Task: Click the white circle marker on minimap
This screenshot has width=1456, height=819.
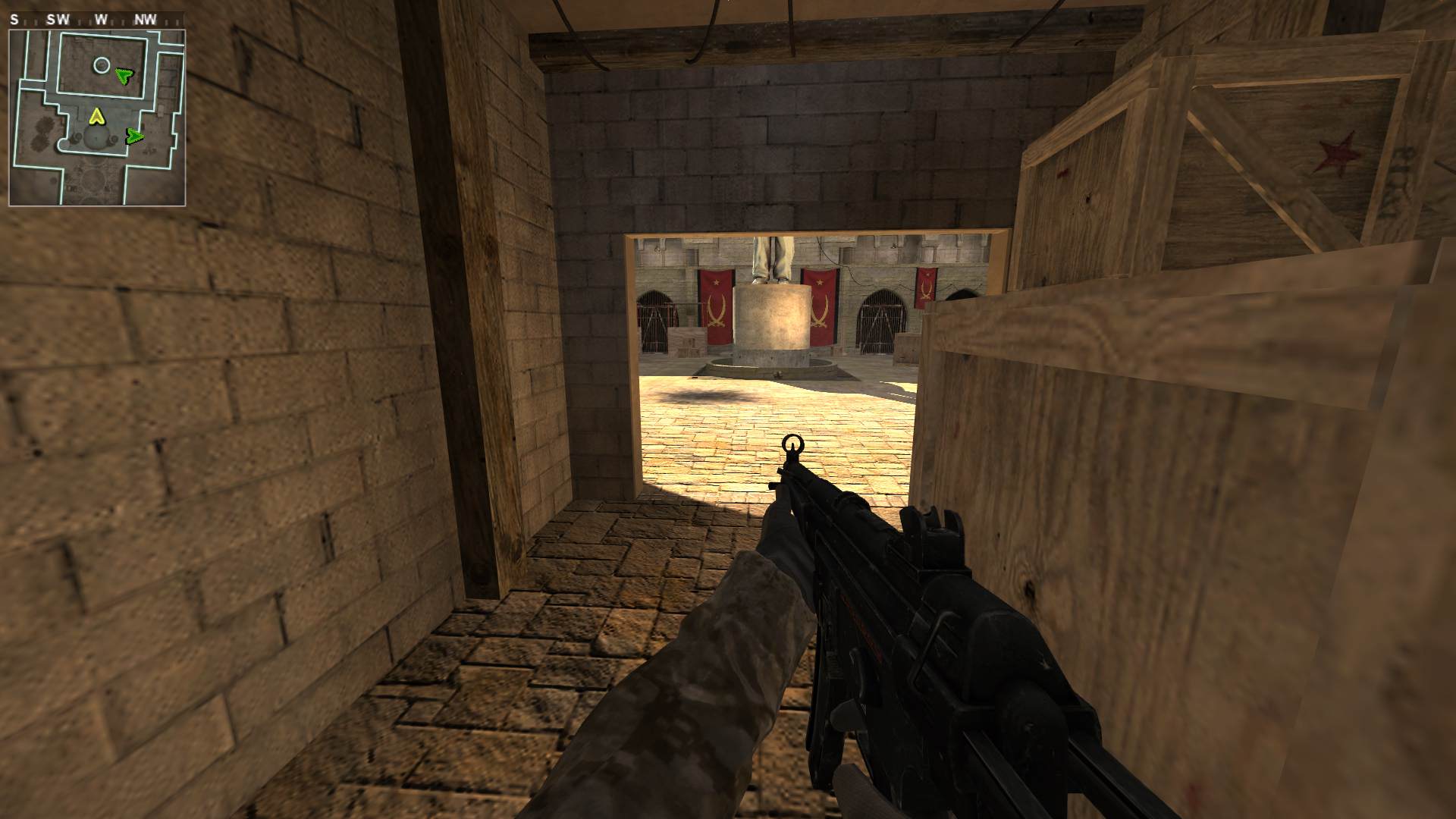Action: pyautogui.click(x=101, y=65)
